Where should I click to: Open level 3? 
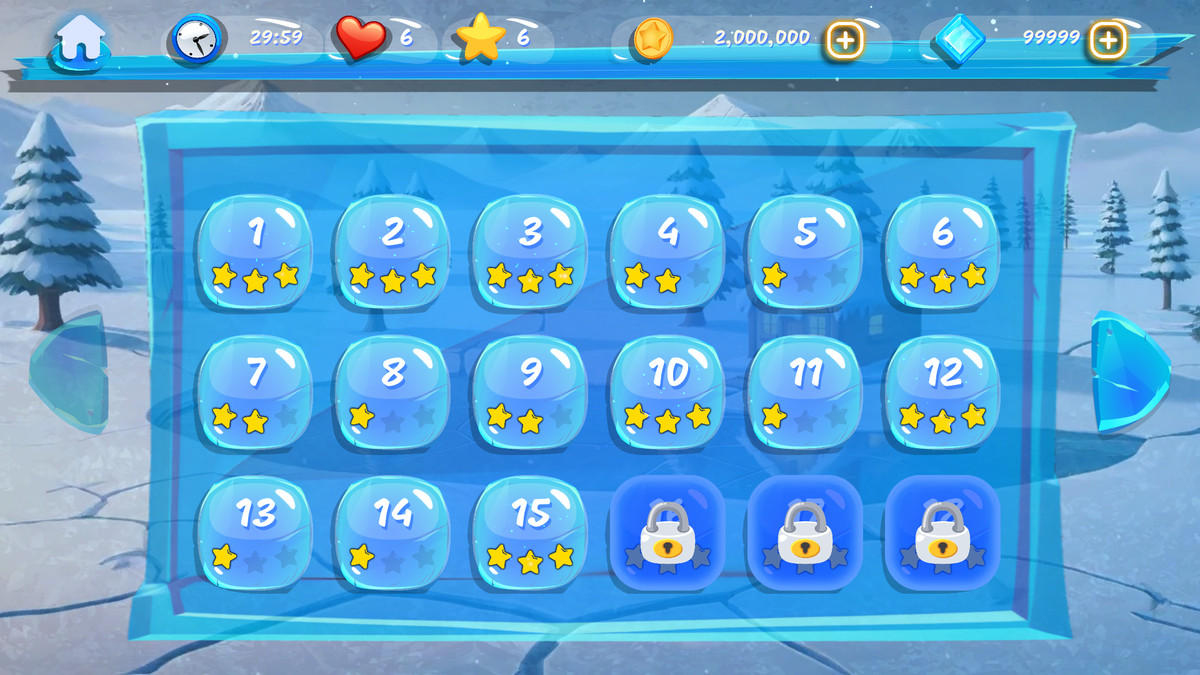coord(530,252)
